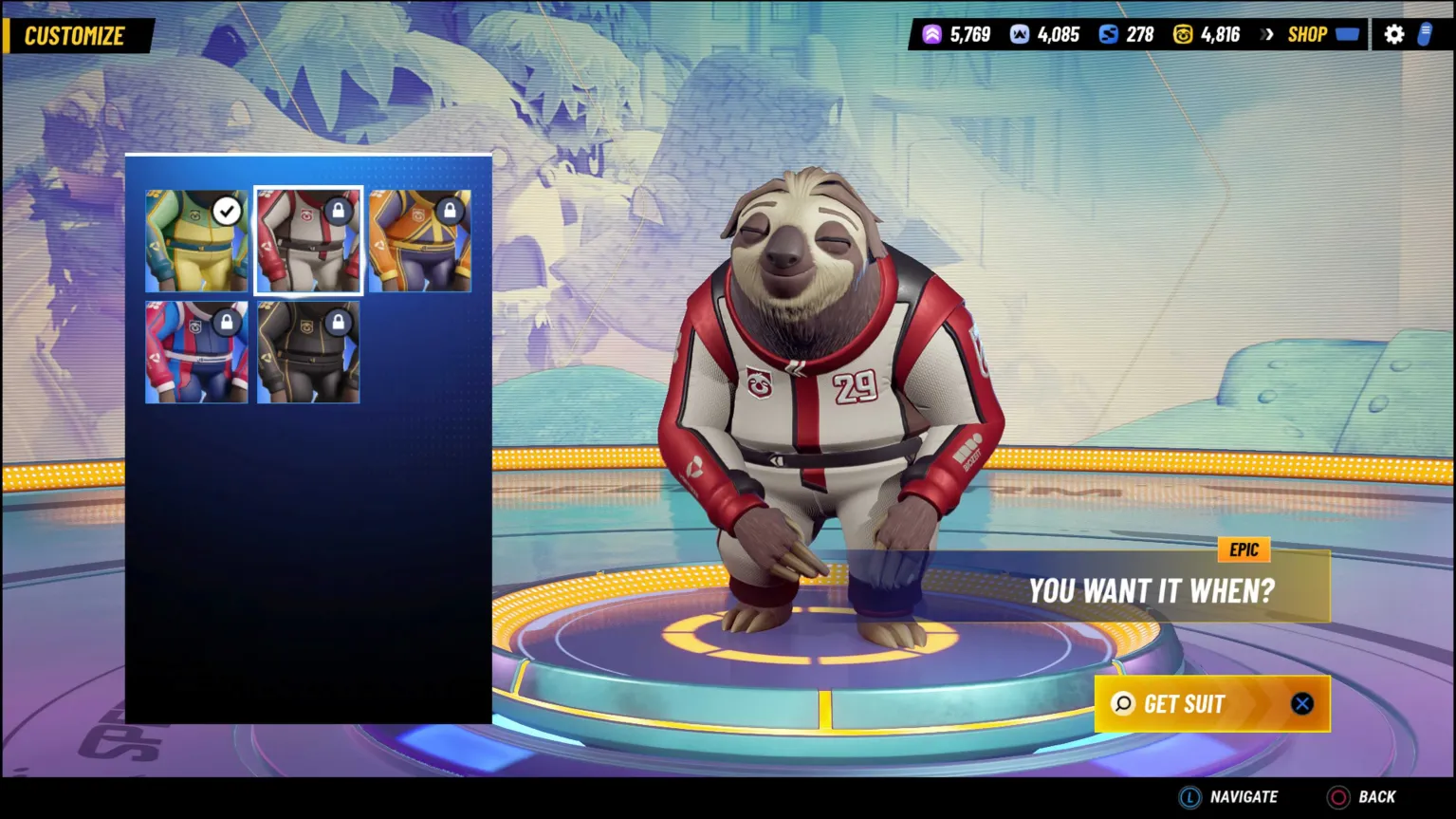Open settings via the gear icon
The height and width of the screenshot is (819, 1456).
pyautogui.click(x=1393, y=35)
